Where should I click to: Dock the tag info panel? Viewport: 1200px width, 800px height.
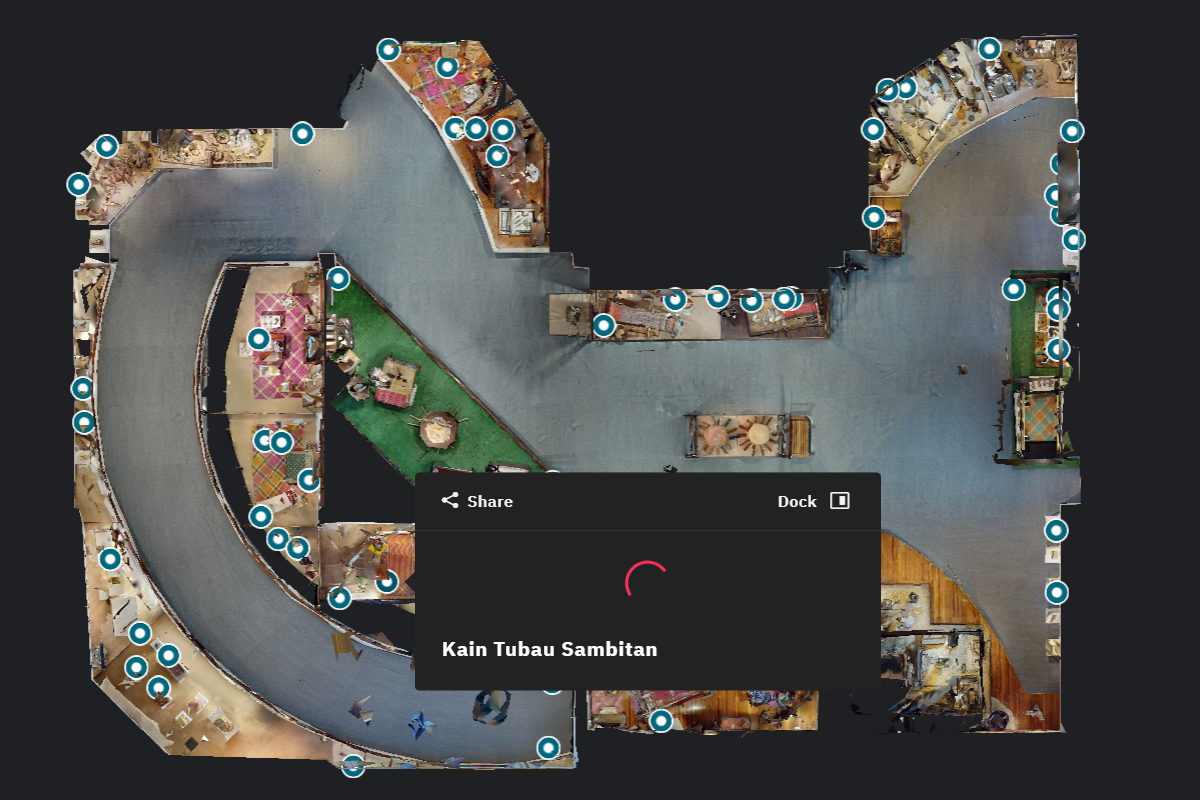tap(813, 501)
